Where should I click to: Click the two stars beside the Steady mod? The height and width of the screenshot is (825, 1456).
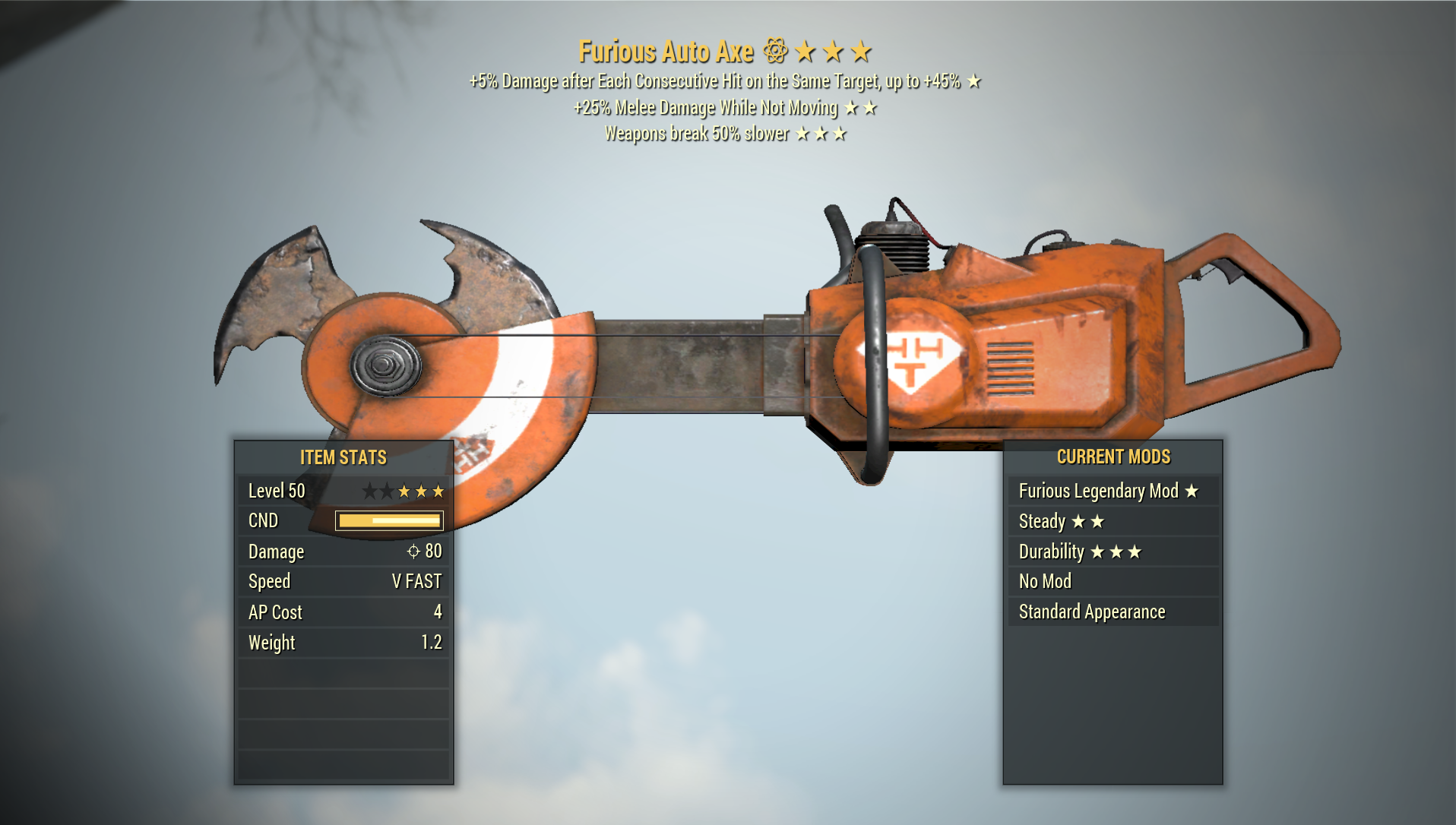tap(1088, 522)
